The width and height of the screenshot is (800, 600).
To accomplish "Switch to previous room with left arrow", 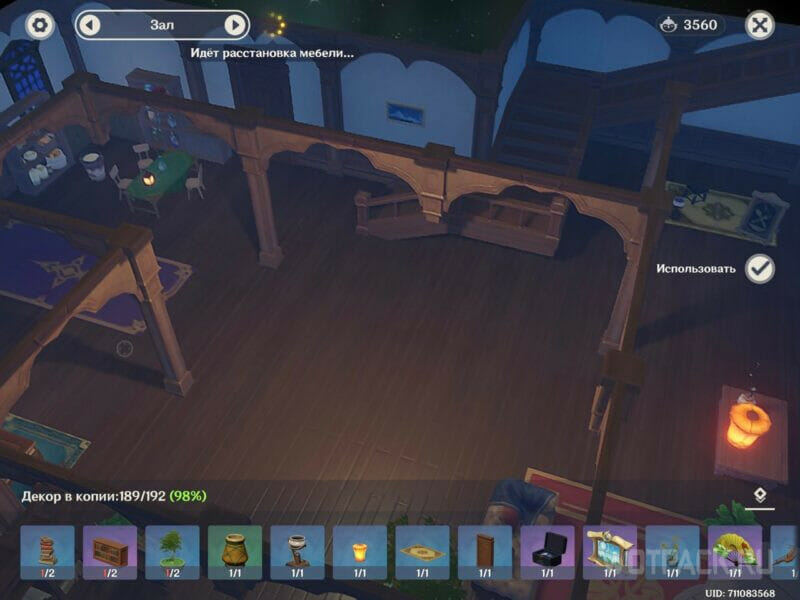I will 90,25.
